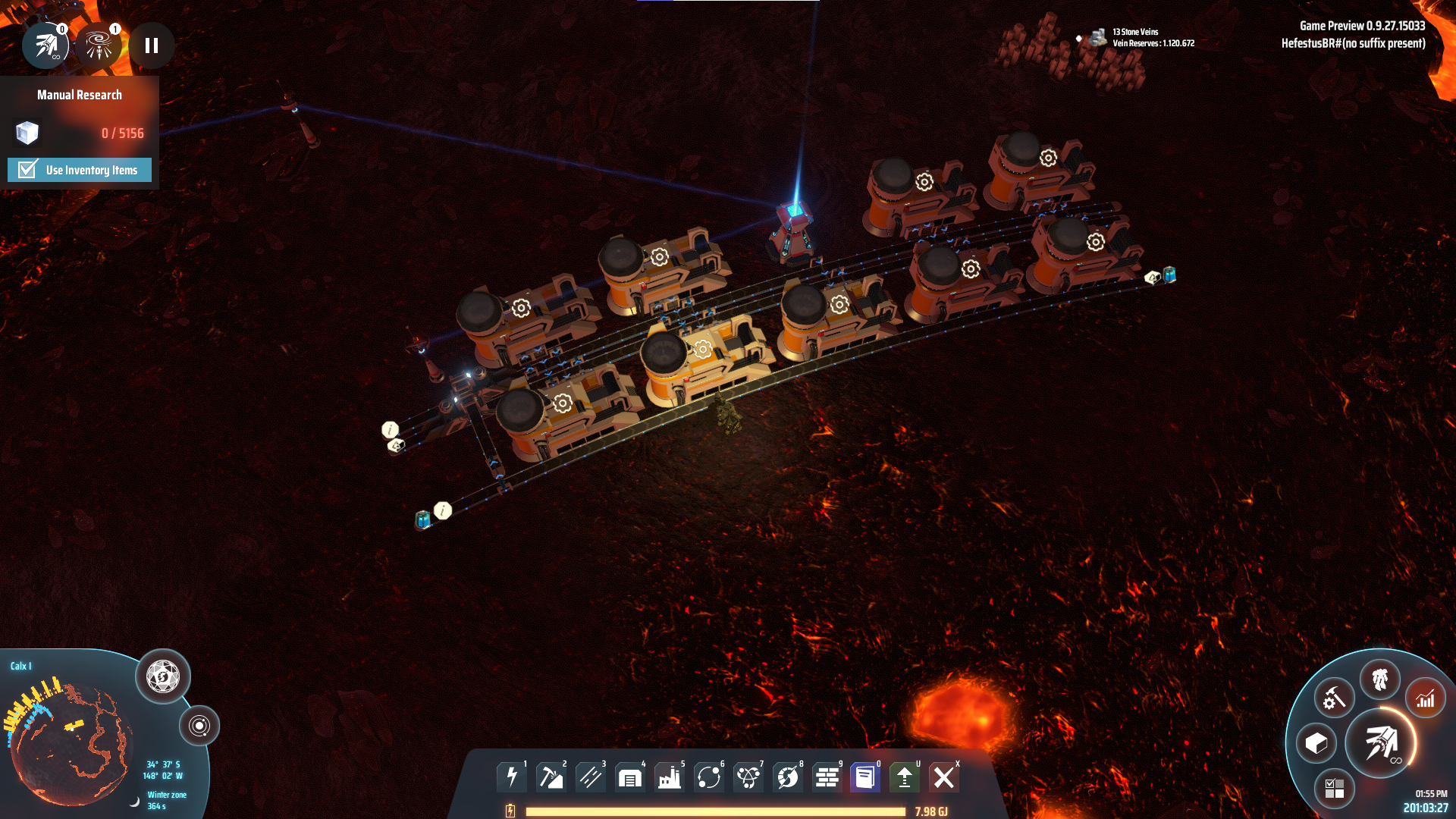Viewport: 1456px width, 819px height.
Task: Activate the red dismantle X tool
Action: (x=944, y=777)
